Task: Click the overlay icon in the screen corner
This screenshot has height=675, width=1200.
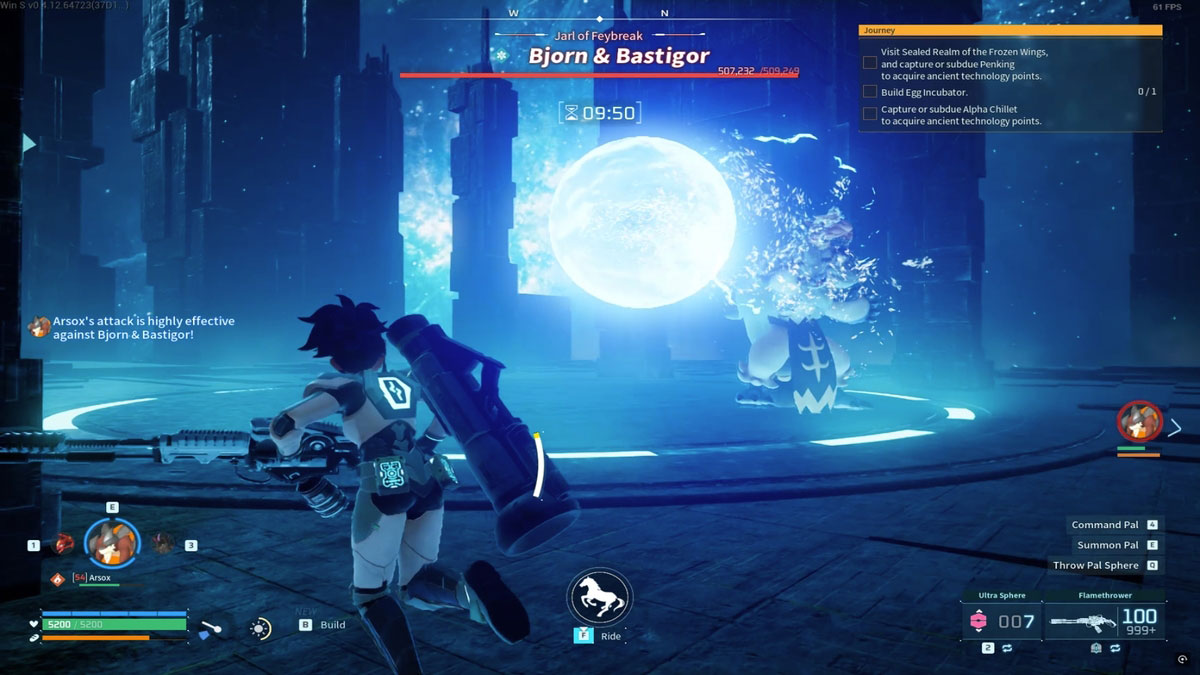Action: pos(1184,661)
